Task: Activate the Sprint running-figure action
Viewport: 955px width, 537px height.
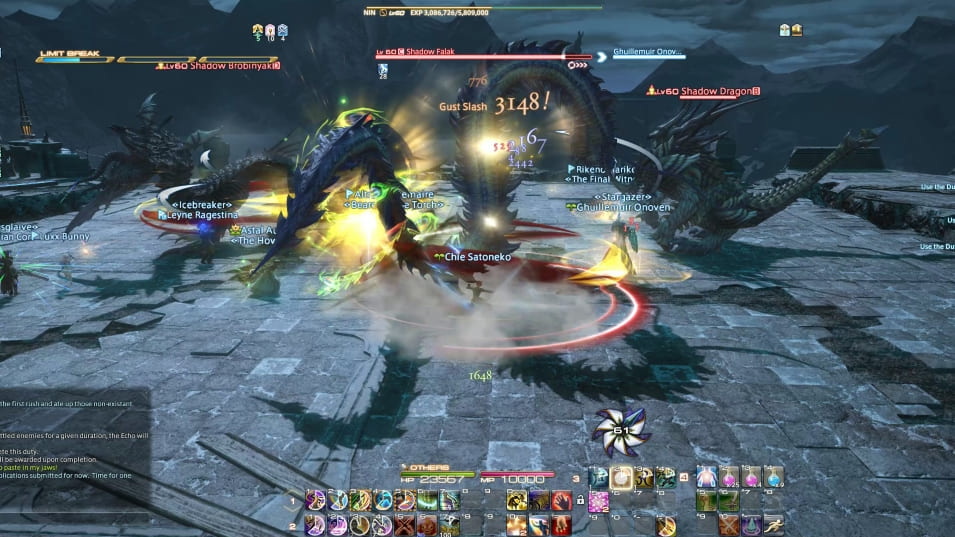Action: tap(773, 524)
